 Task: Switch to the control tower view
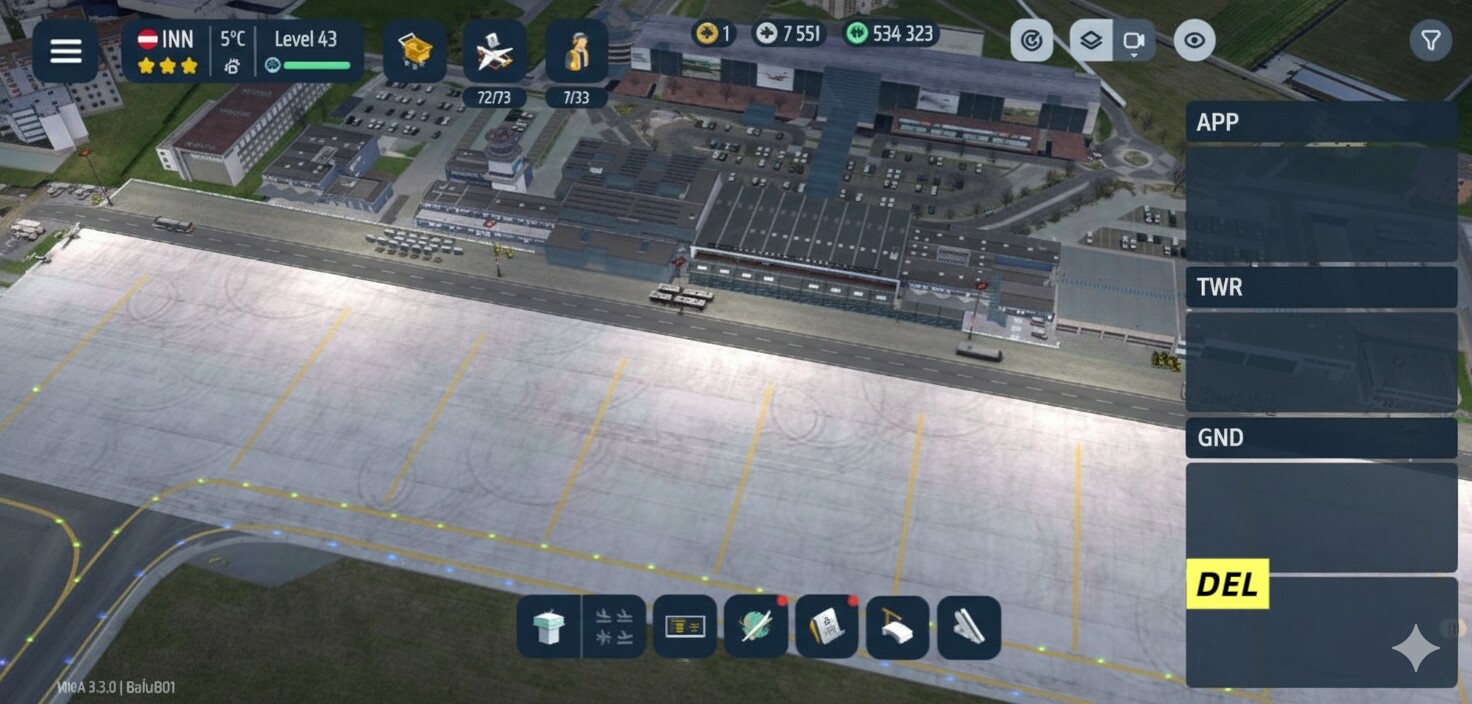point(549,628)
